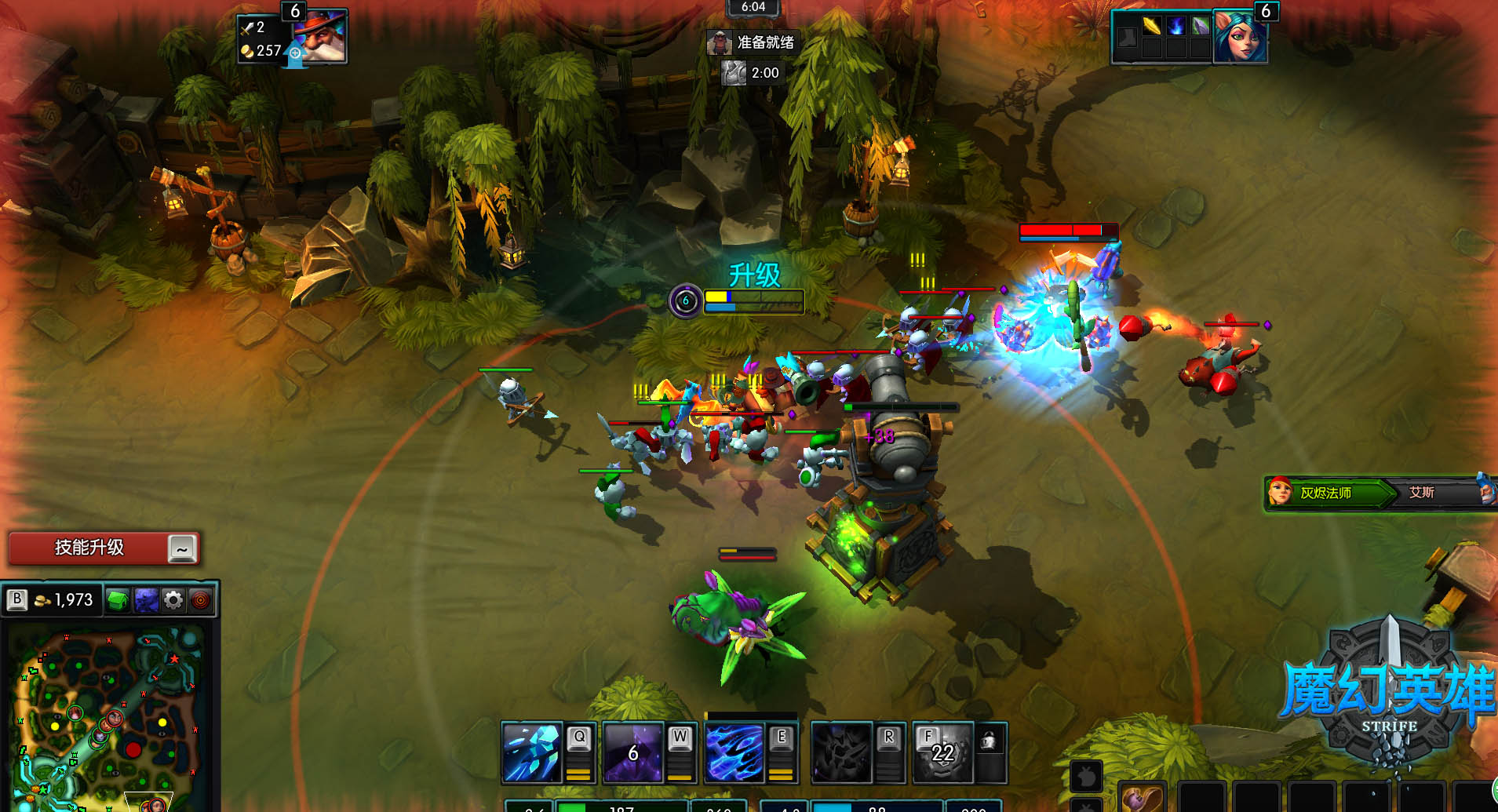Click the red 技能升级 skill upgrade button

tap(89, 548)
